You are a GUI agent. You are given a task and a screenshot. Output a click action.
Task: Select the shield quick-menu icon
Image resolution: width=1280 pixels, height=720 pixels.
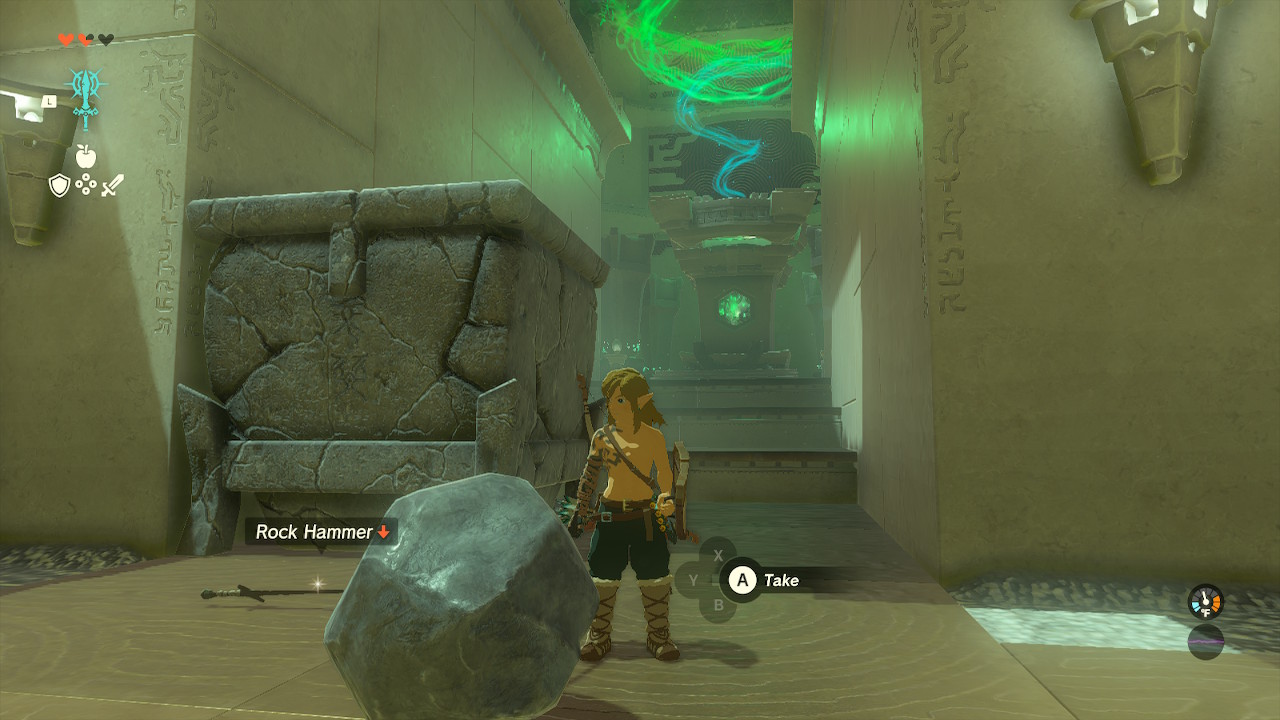pyautogui.click(x=59, y=185)
